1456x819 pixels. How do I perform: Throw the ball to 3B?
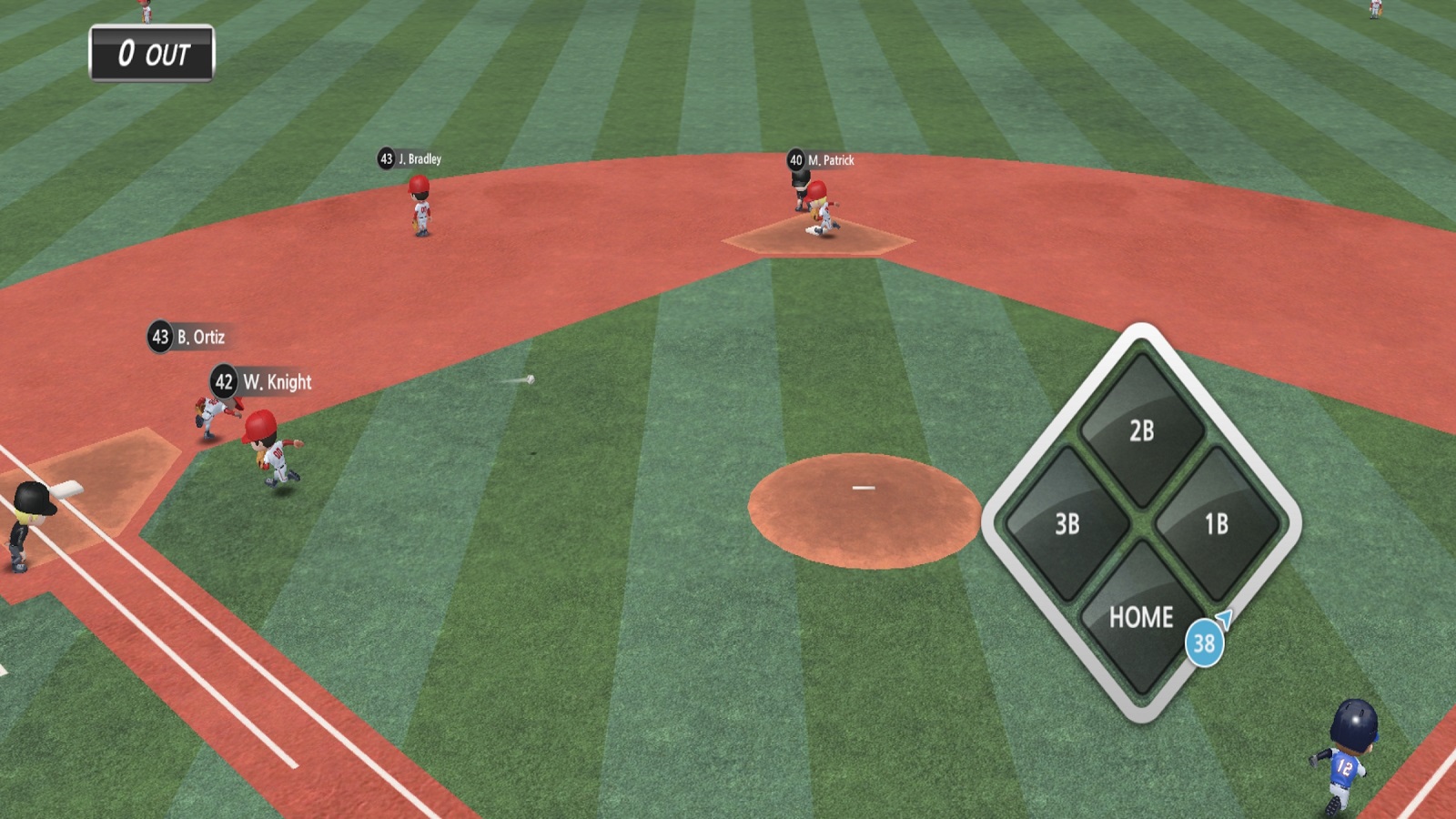click(1067, 523)
